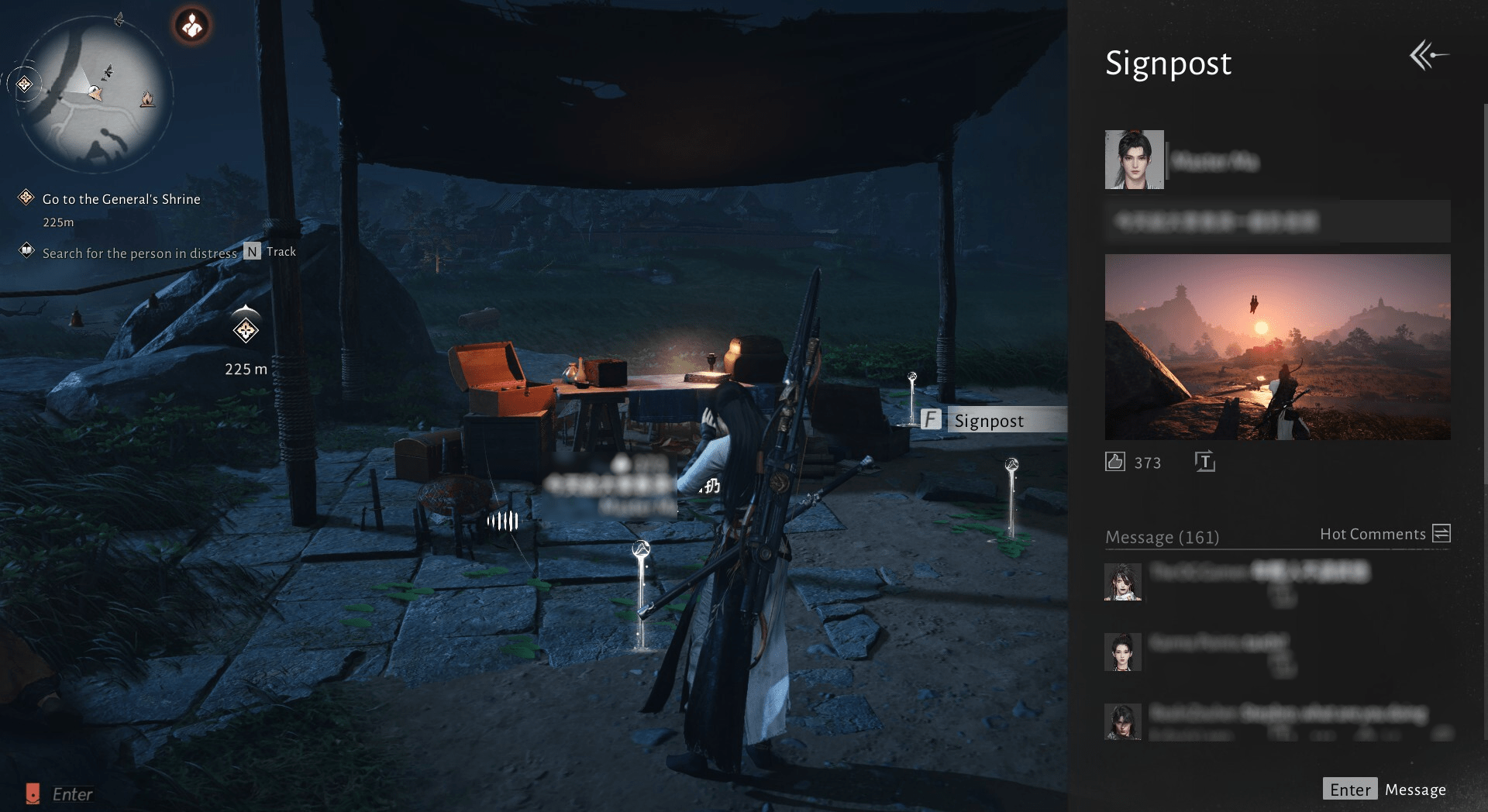Viewport: 1488px width, 812px height.
Task: Change the Hot Comments sort order
Action: coord(1441,533)
